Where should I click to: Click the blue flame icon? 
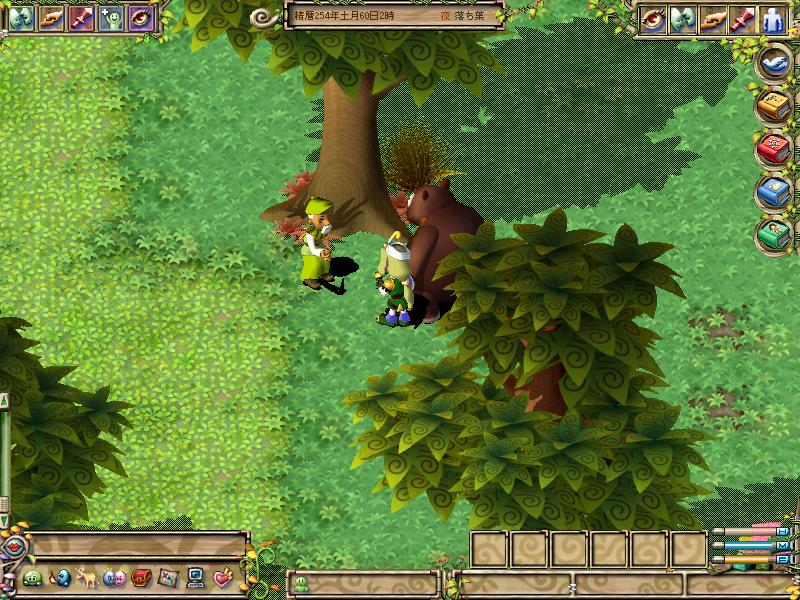(x=60, y=578)
